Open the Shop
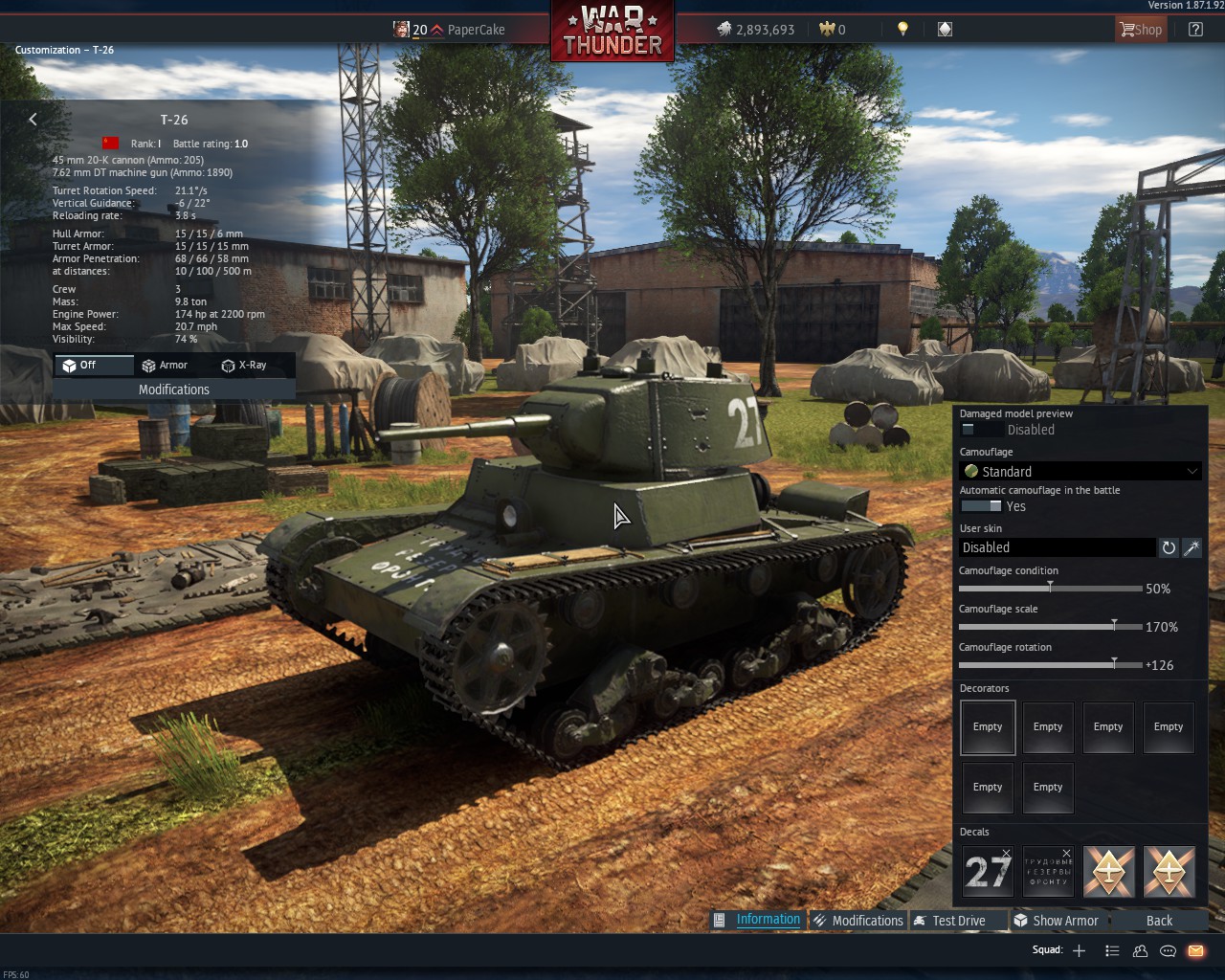The width and height of the screenshot is (1225, 980). click(1141, 30)
